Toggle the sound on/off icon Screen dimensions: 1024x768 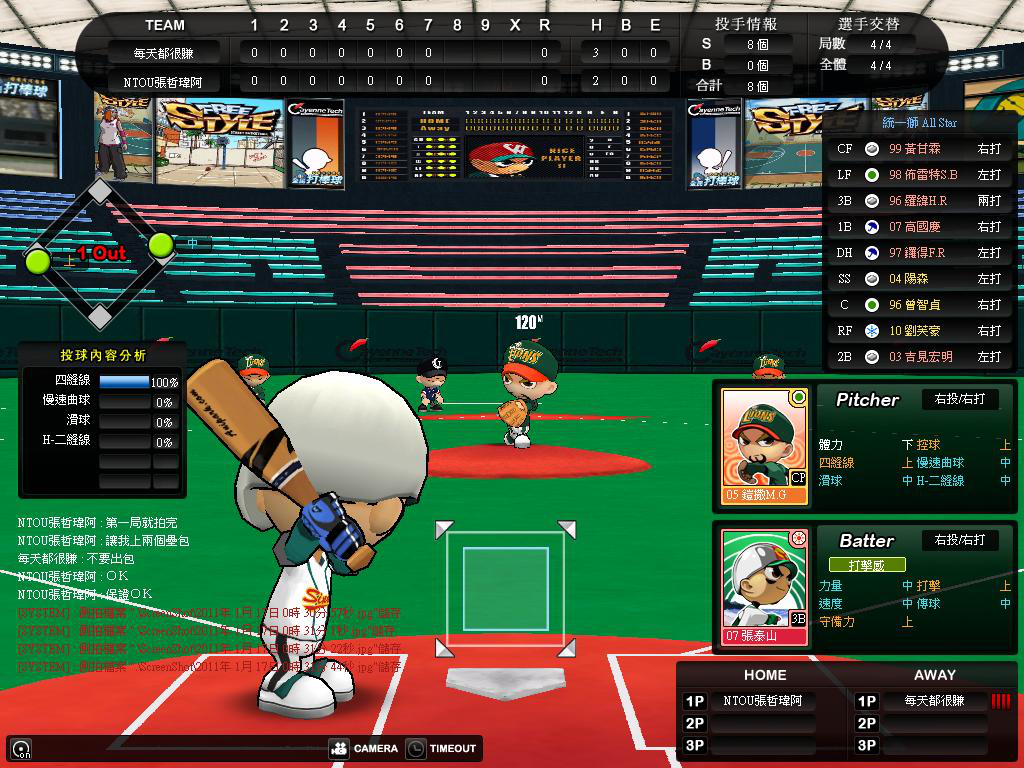20,748
